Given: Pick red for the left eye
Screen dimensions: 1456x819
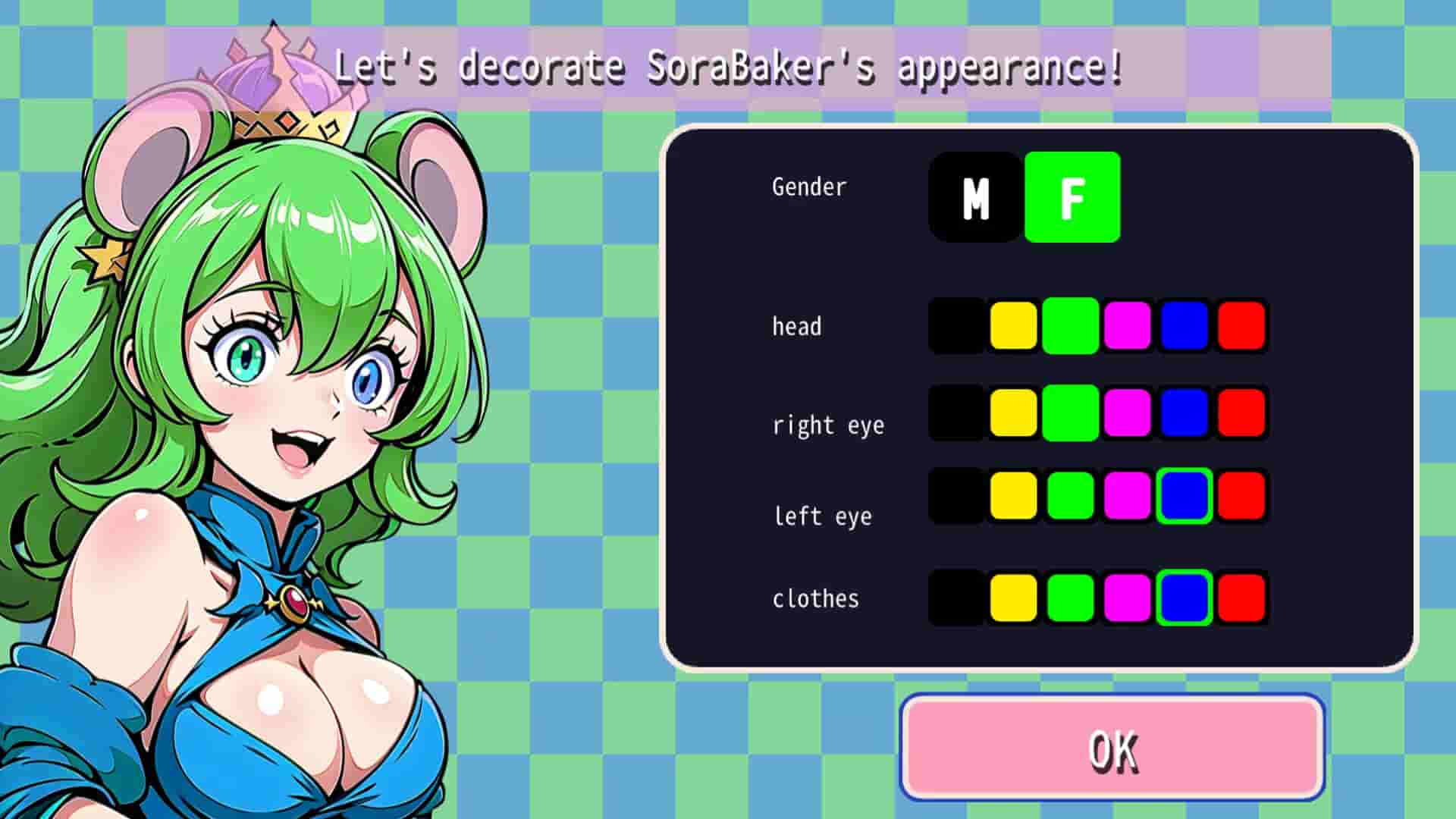Looking at the screenshot, I should [1241, 496].
